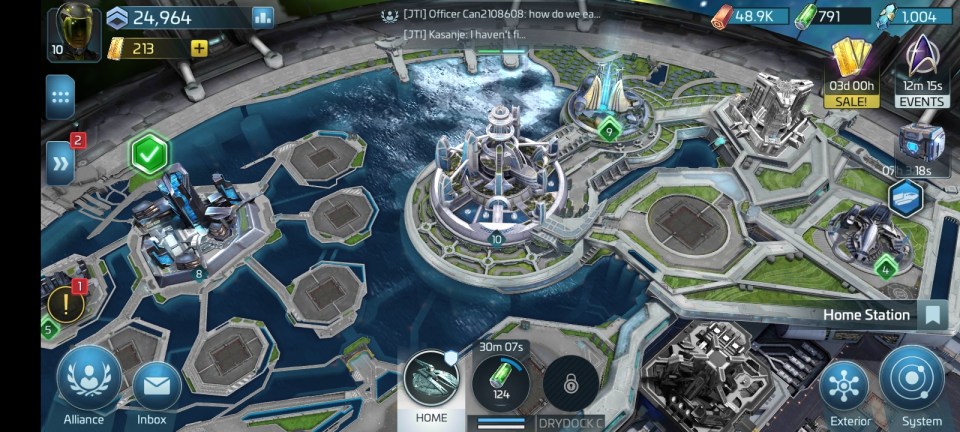Add more latinum with the plus button

pos(199,47)
